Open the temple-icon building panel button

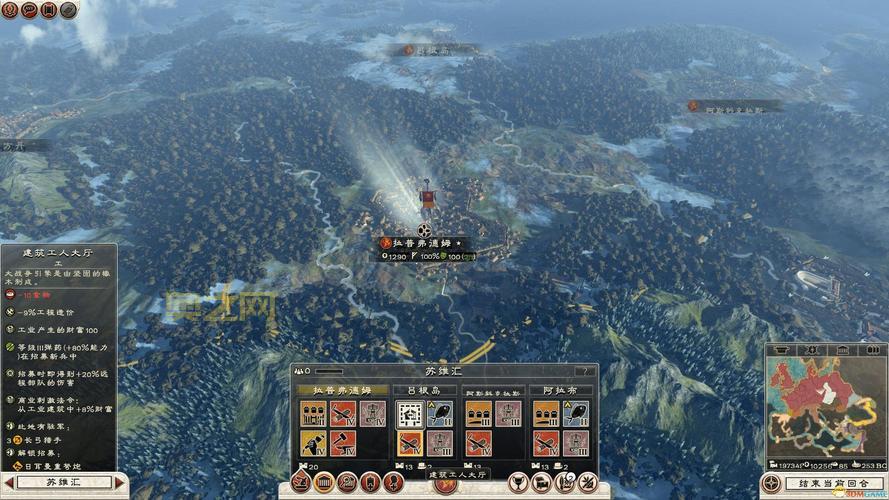click(x=324, y=482)
